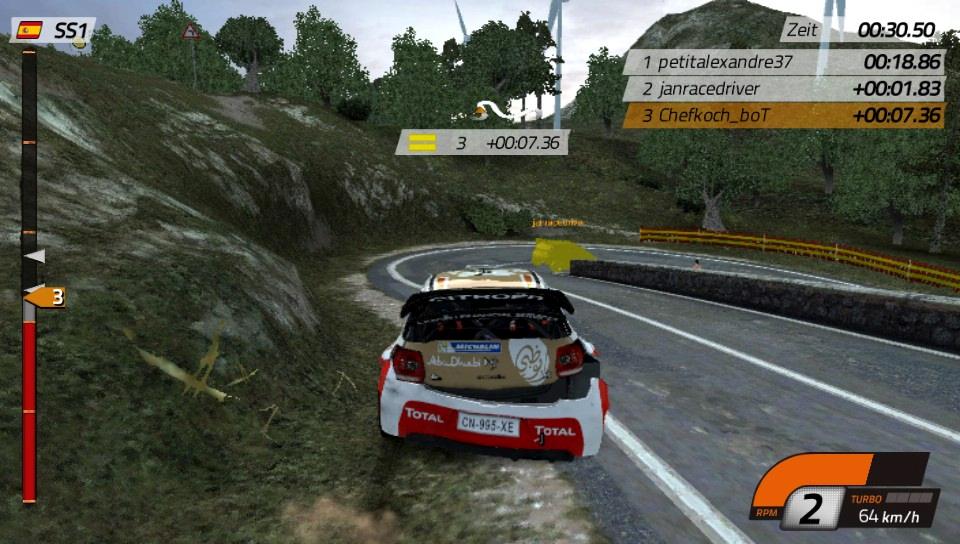Select janracedriver leaderboard row
This screenshot has height=544, width=960.
[784, 89]
